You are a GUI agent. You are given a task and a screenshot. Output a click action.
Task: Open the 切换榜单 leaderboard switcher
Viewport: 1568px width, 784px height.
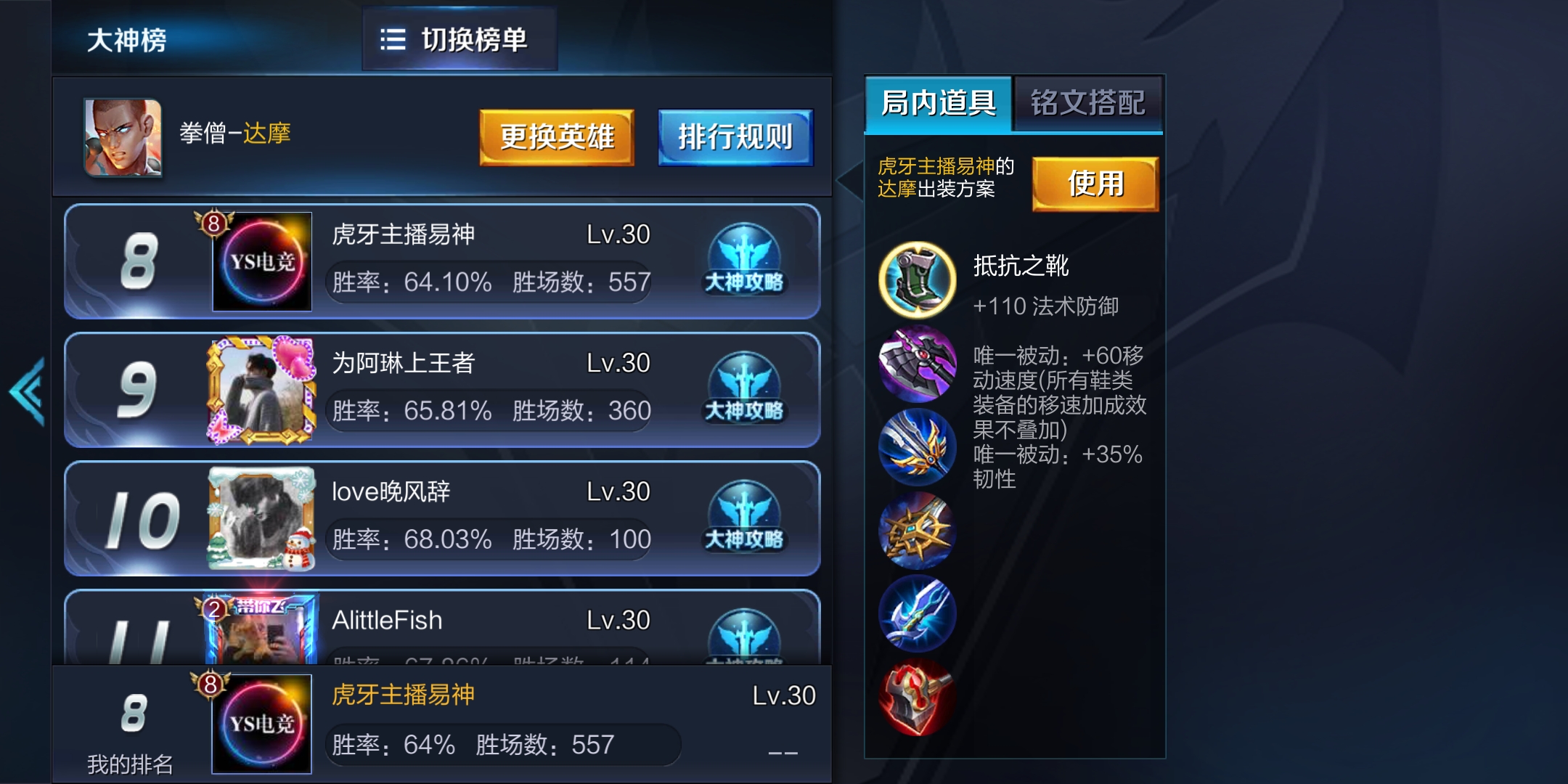click(x=460, y=40)
